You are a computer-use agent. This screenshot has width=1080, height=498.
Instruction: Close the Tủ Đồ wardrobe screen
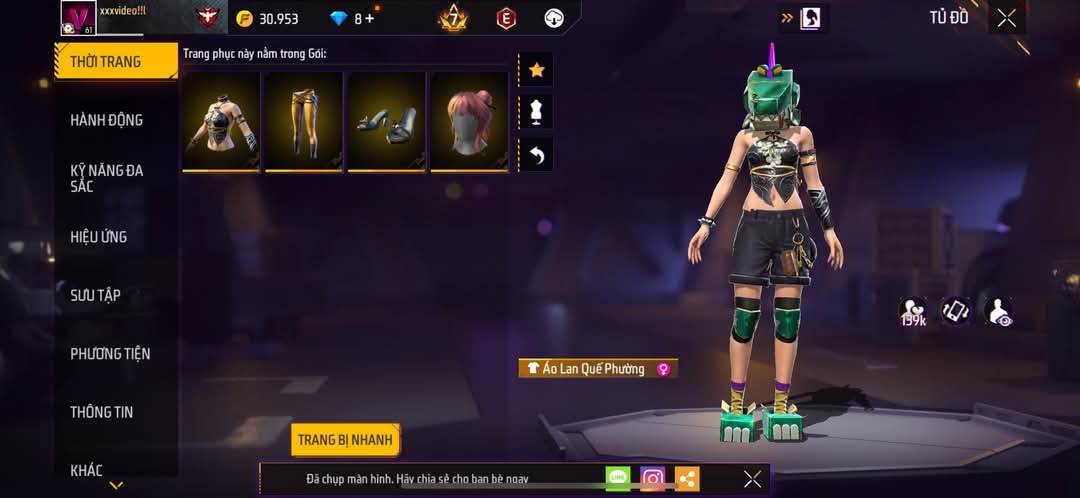click(x=1006, y=18)
